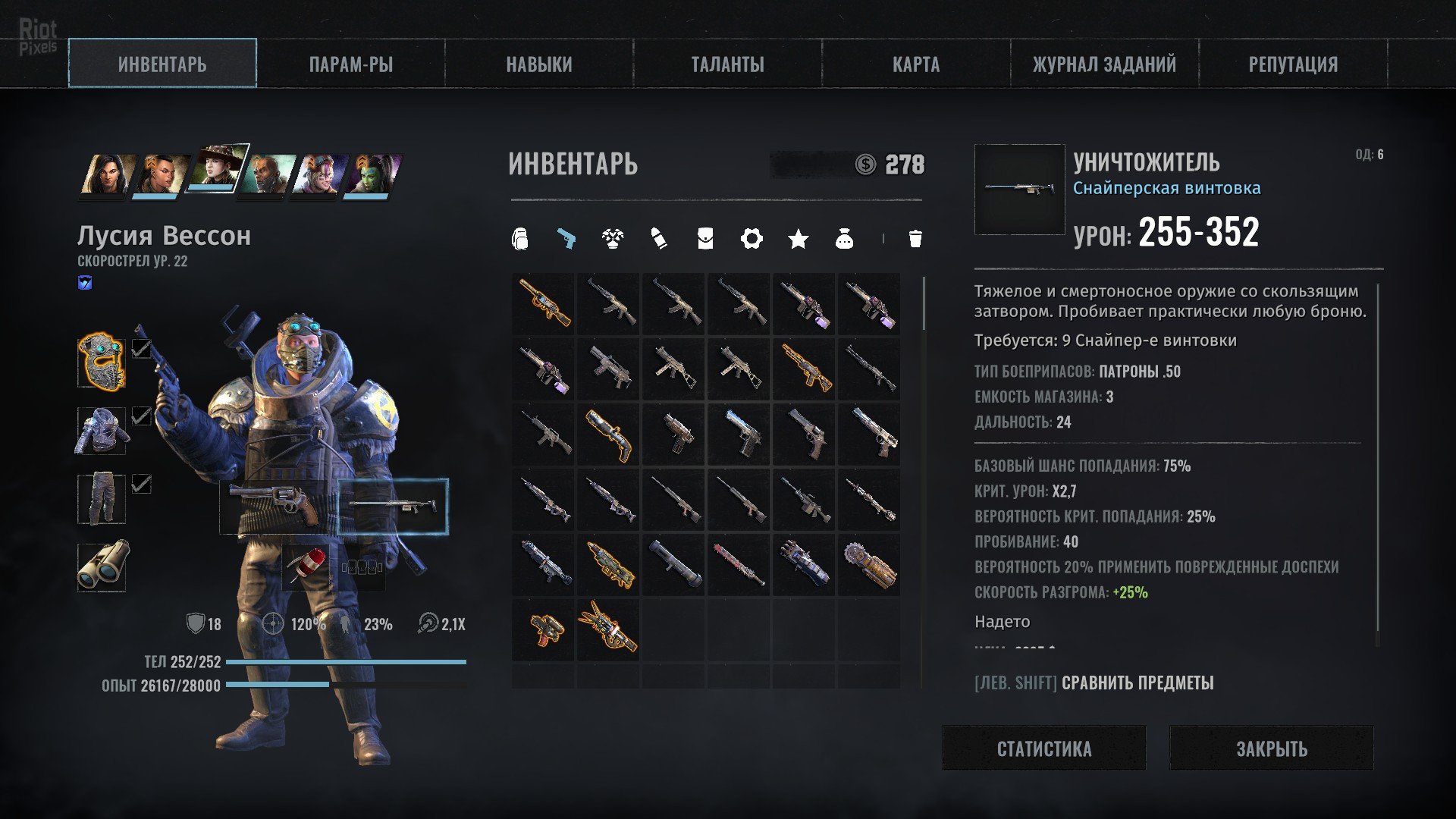Viewport: 1456px width, 819px height.
Task: Select the pistol weapons filter icon
Action: [566, 239]
